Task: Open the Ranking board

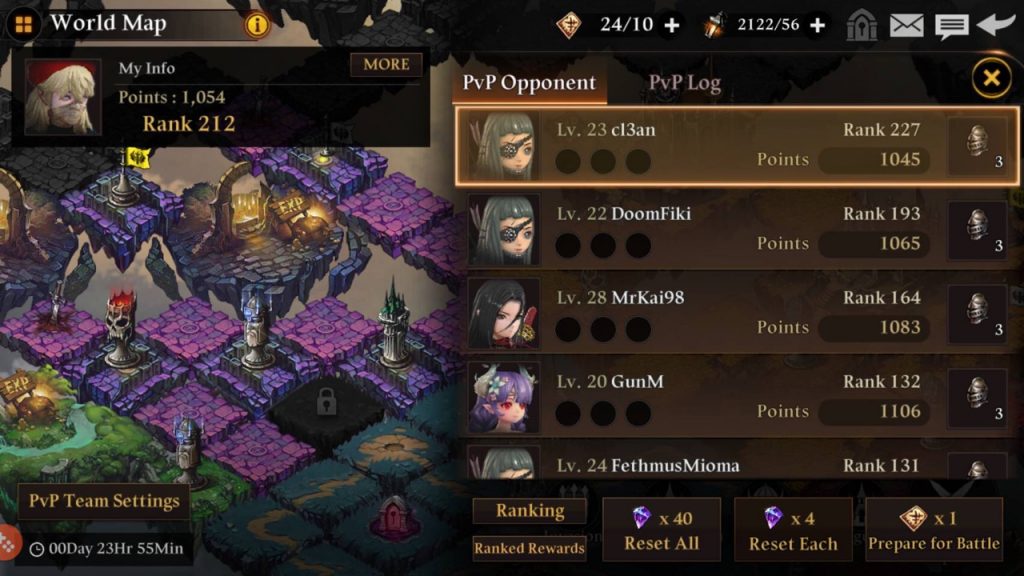Action: pos(530,511)
